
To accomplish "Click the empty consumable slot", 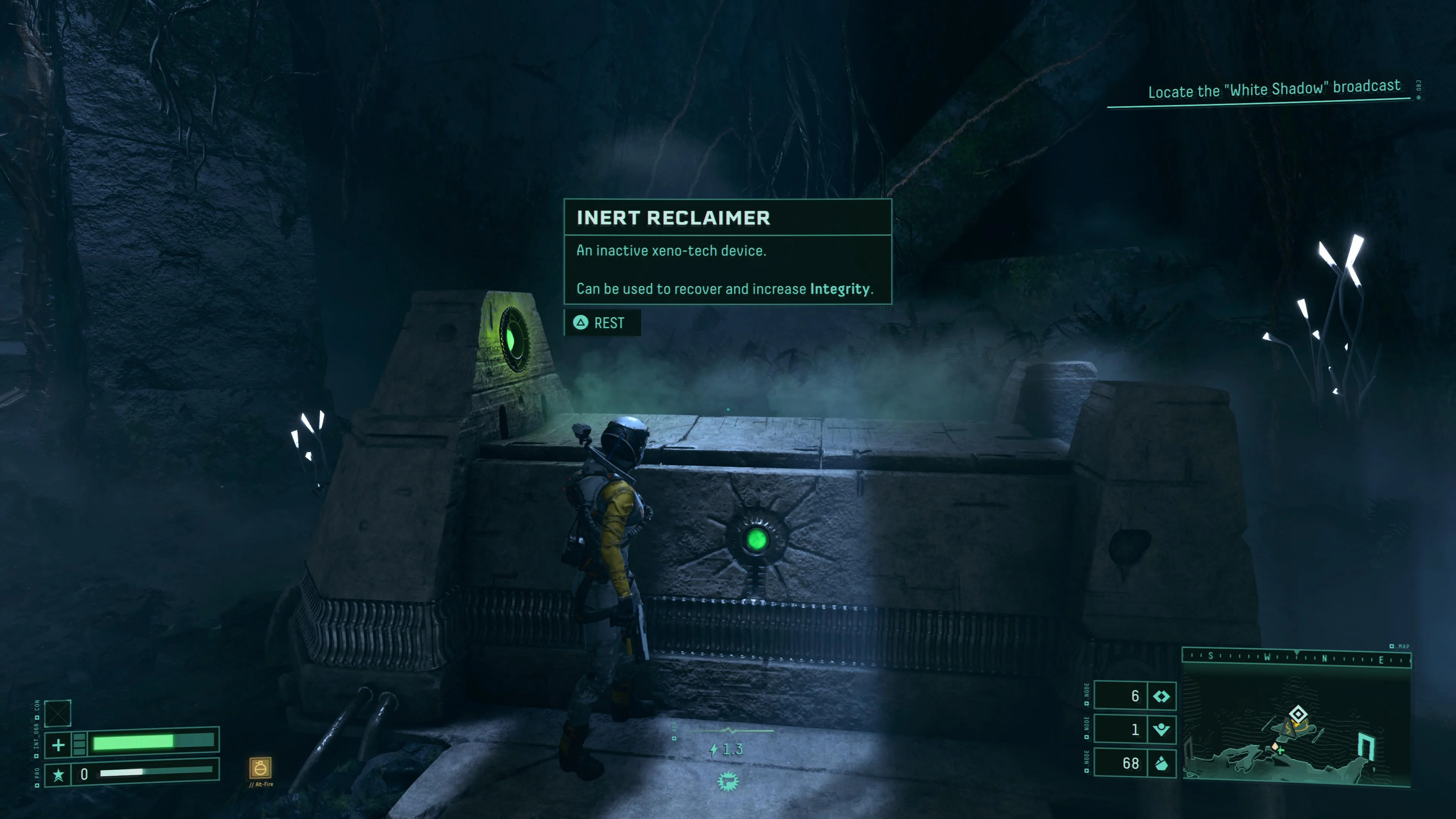I will [58, 713].
